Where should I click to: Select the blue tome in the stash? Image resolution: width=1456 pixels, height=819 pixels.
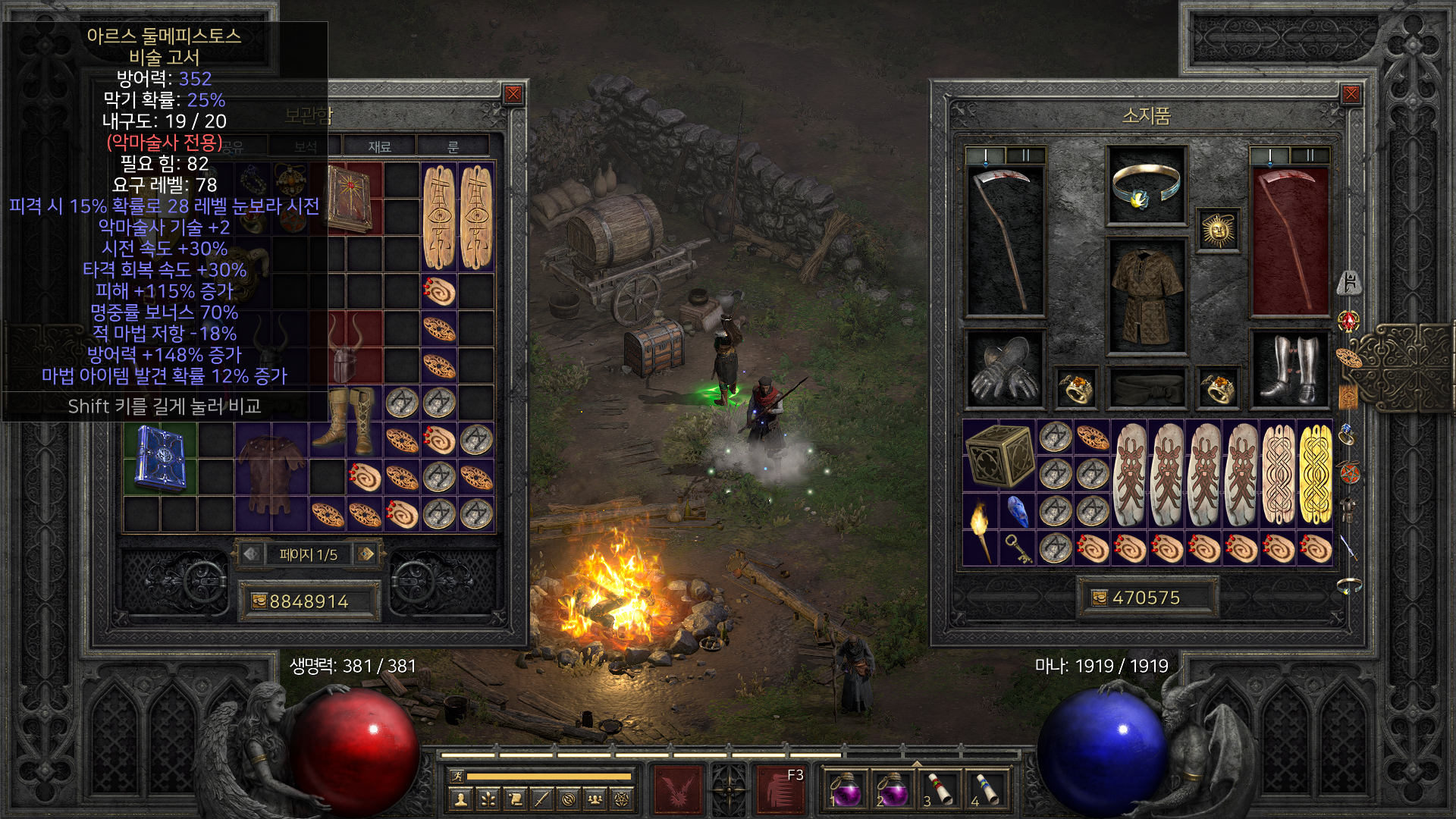(159, 457)
